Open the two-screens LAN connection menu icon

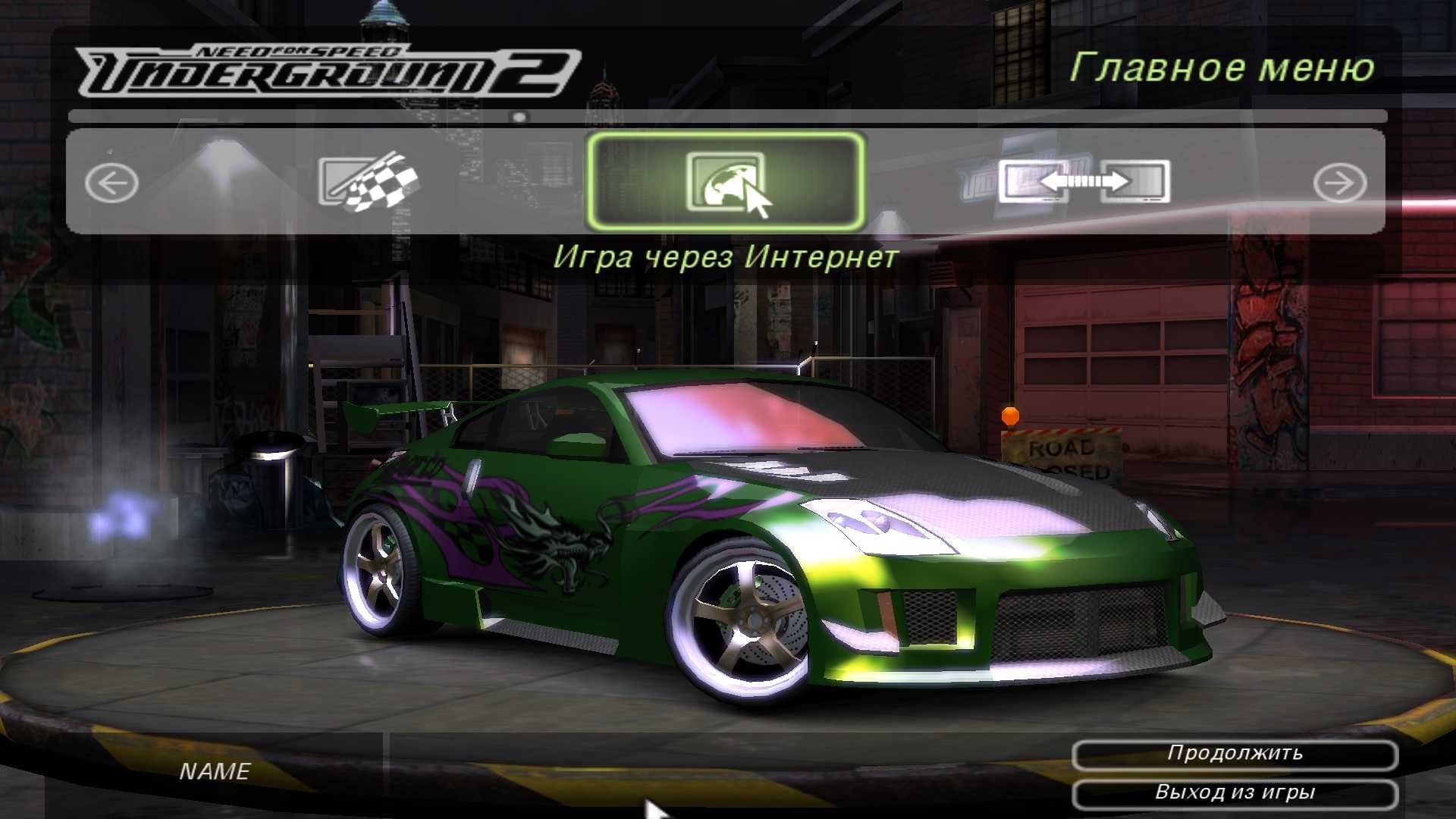click(x=1084, y=182)
